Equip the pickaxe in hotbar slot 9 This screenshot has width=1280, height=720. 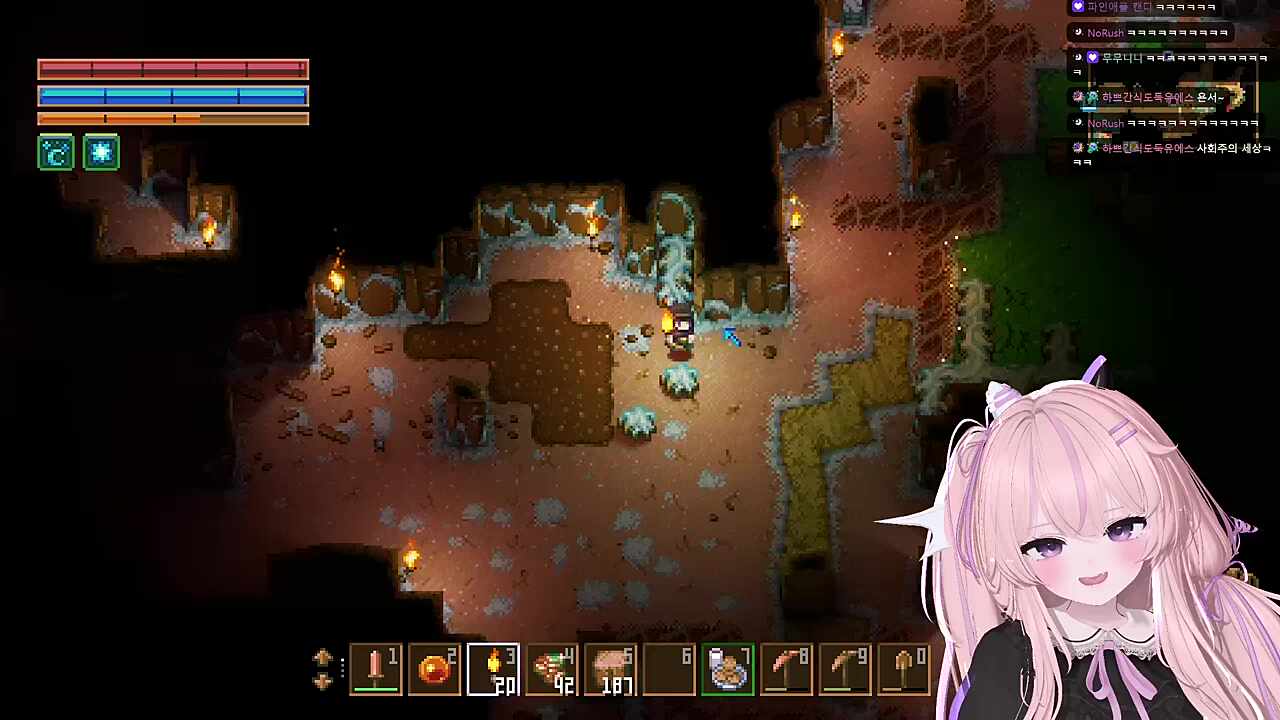(846, 669)
